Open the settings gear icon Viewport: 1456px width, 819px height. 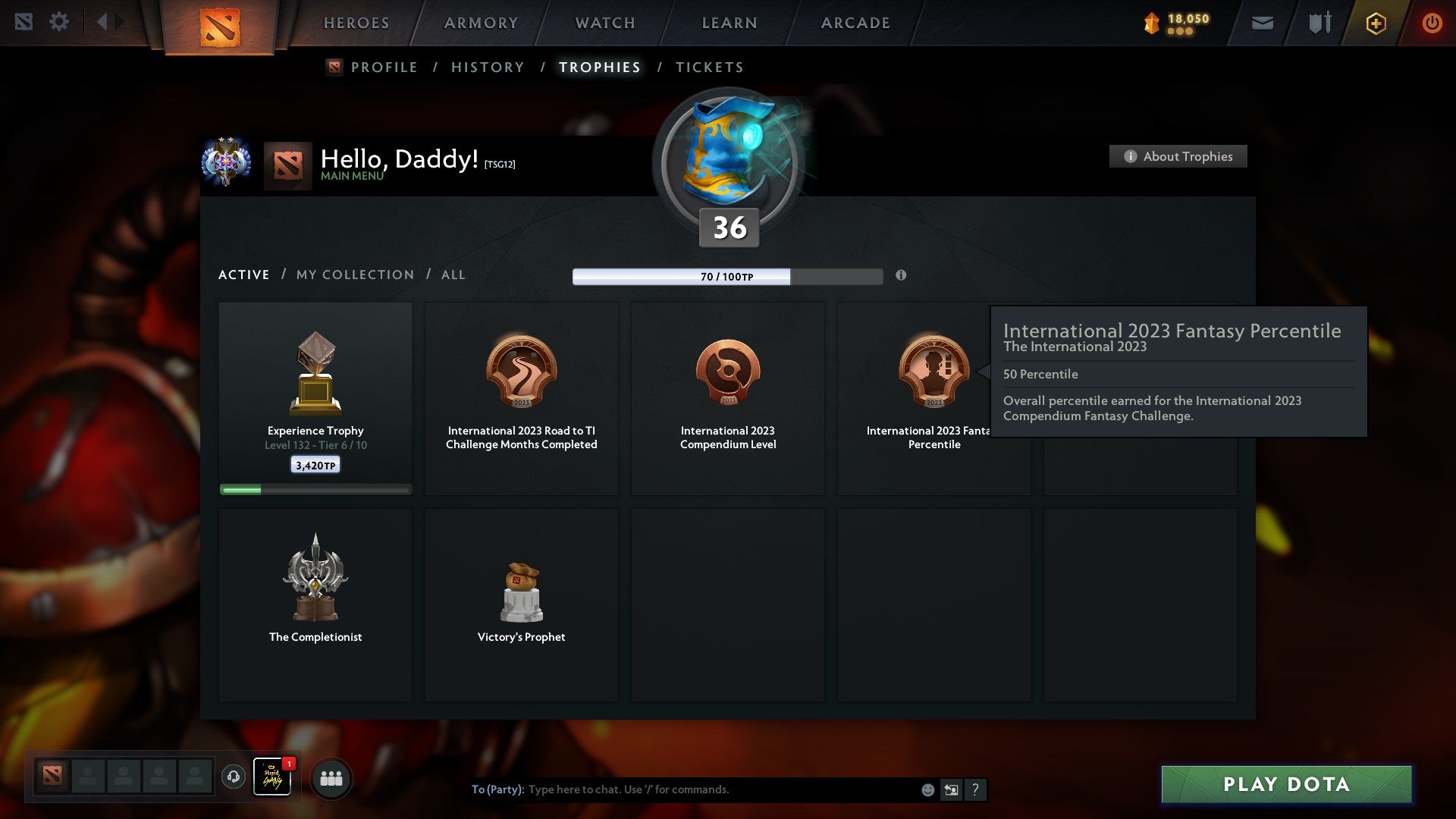click(x=59, y=21)
